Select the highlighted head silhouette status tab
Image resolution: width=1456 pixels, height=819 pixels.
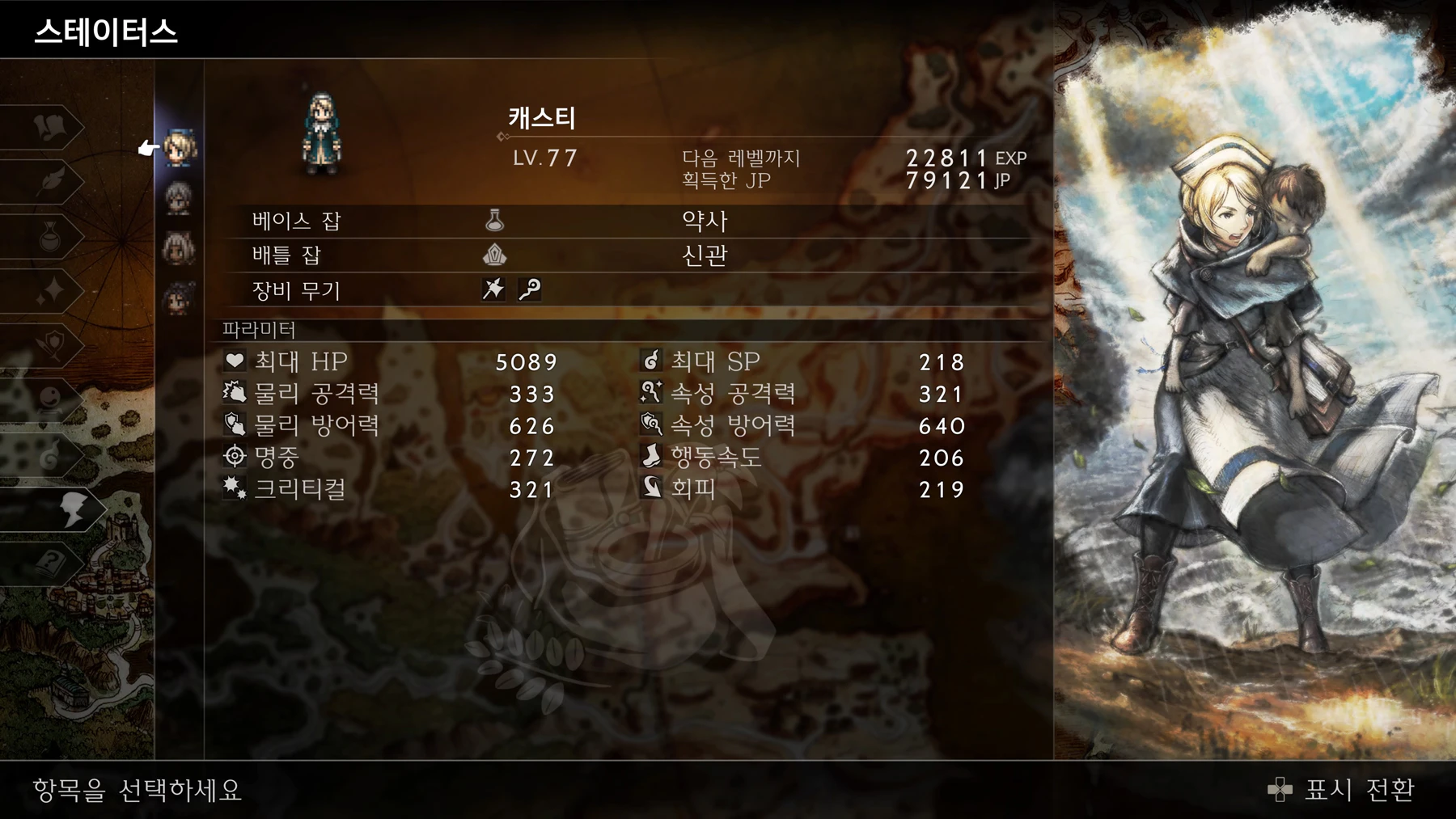coord(71,509)
